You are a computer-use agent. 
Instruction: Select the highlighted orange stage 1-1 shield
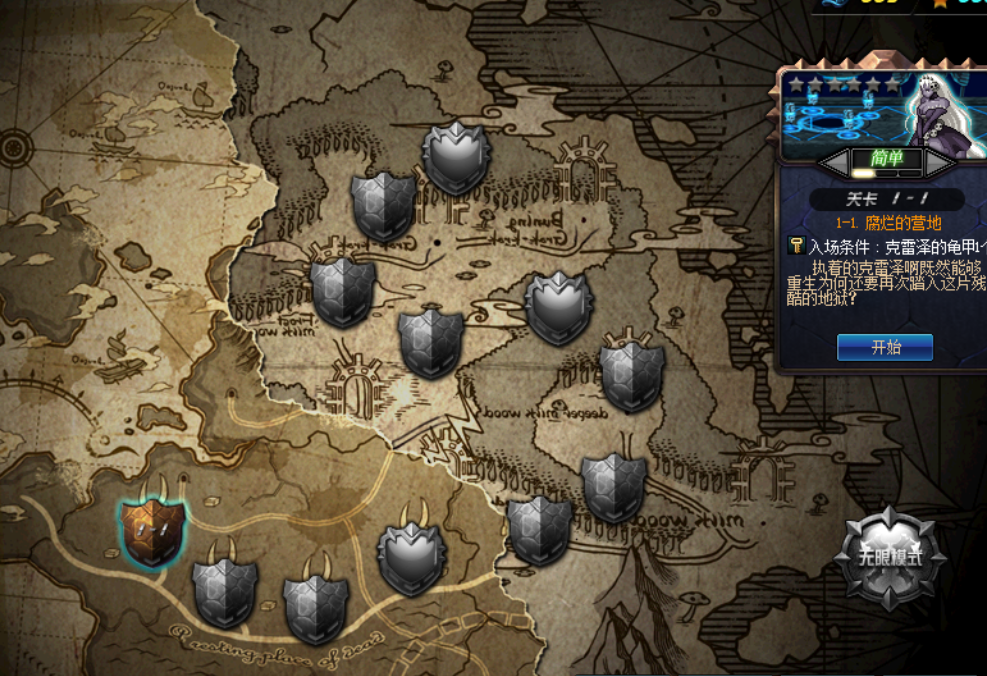(x=153, y=527)
